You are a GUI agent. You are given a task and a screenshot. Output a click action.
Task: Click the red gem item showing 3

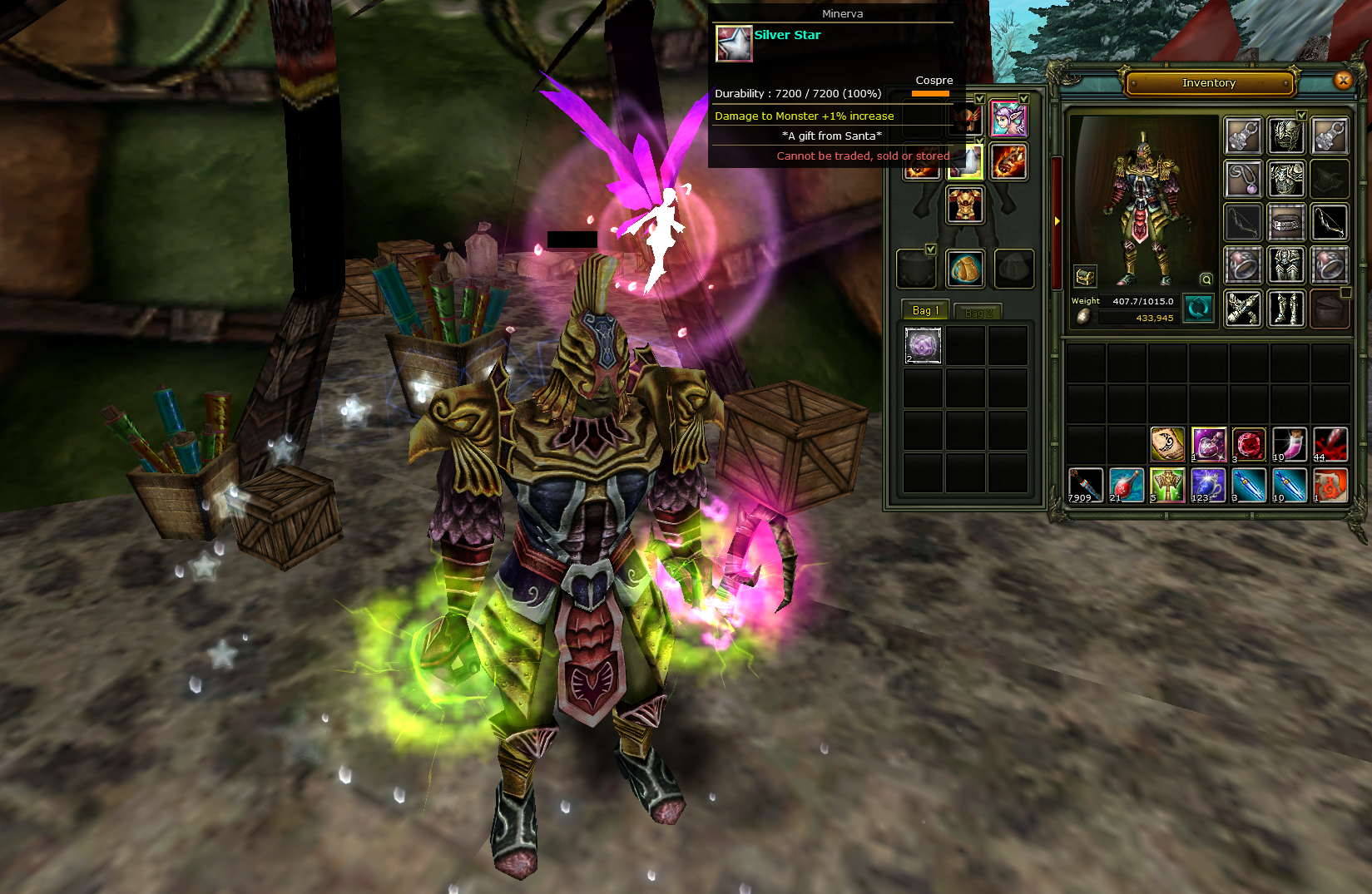pyautogui.click(x=1249, y=444)
